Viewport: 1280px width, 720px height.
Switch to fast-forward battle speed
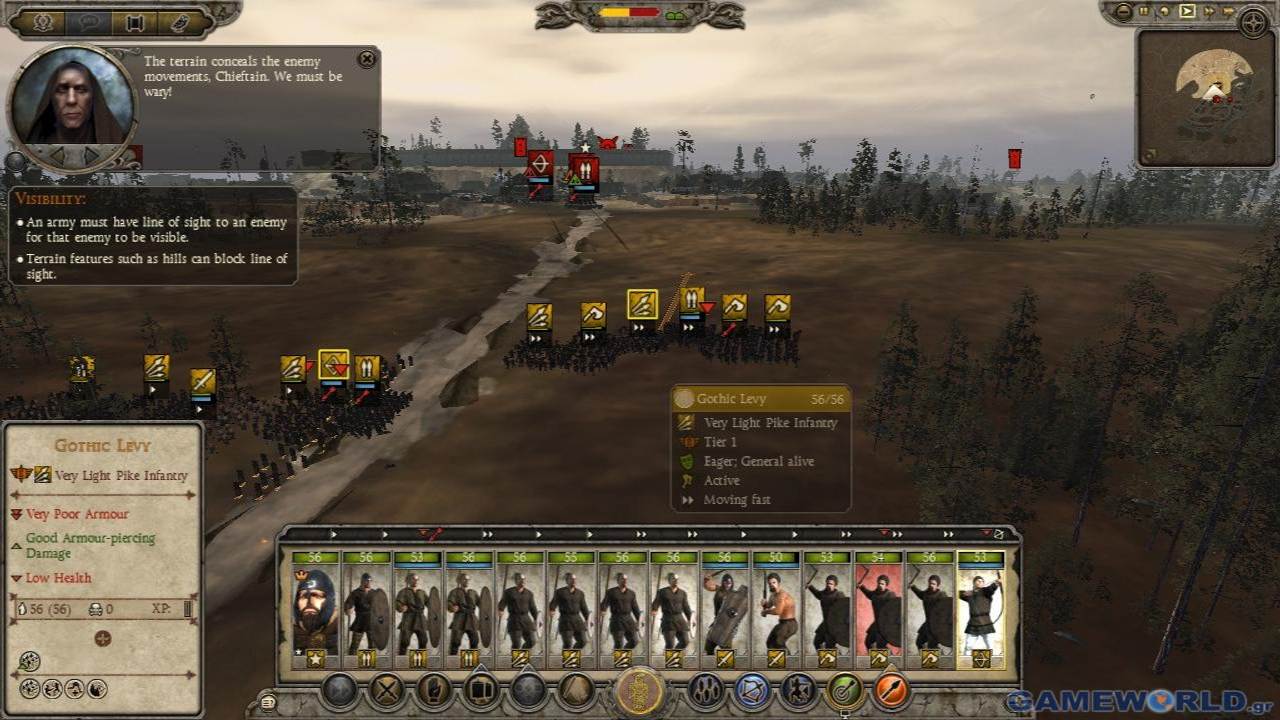point(1209,12)
